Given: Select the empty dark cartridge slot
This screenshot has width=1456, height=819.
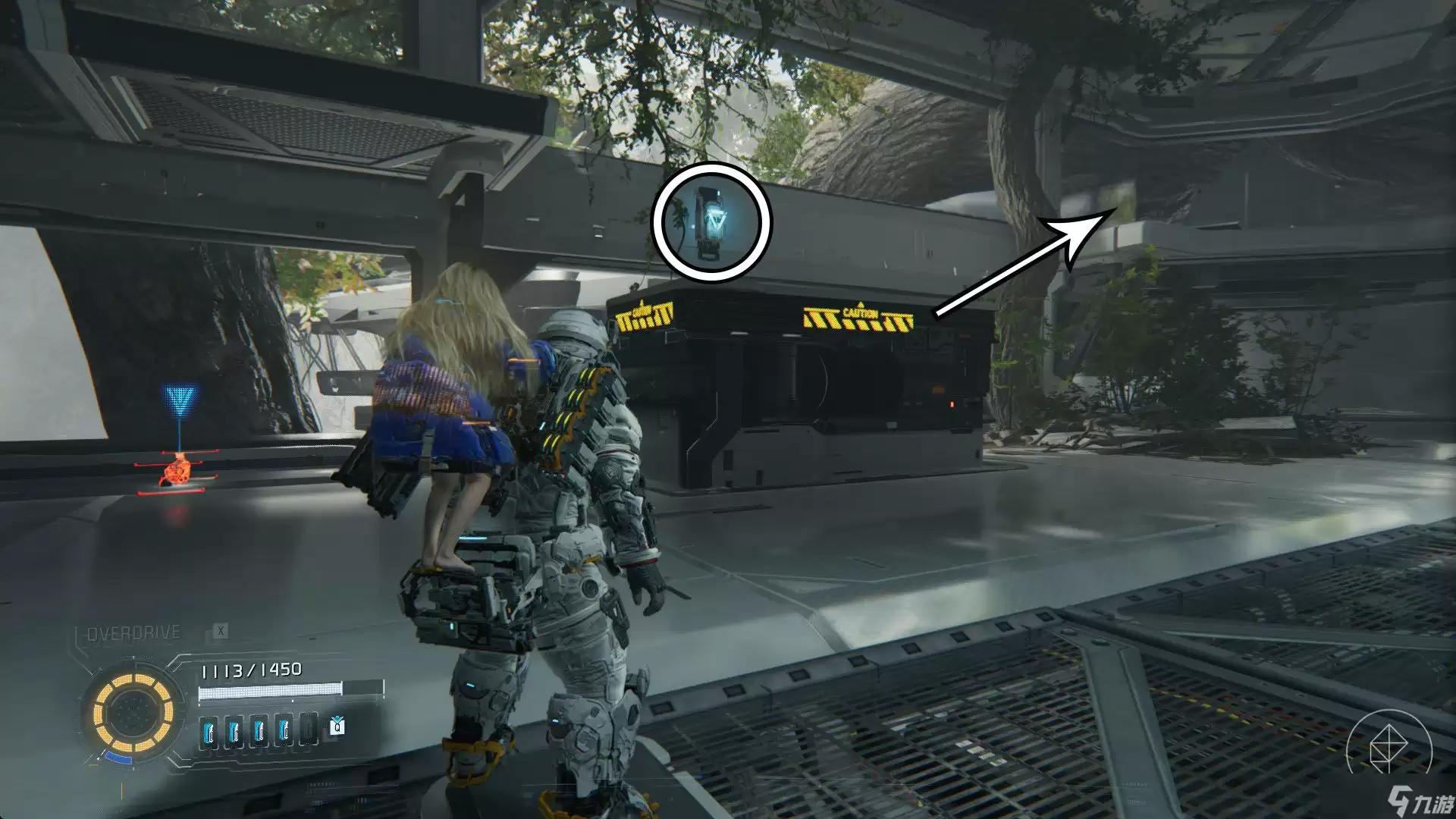Looking at the screenshot, I should pyautogui.click(x=308, y=730).
